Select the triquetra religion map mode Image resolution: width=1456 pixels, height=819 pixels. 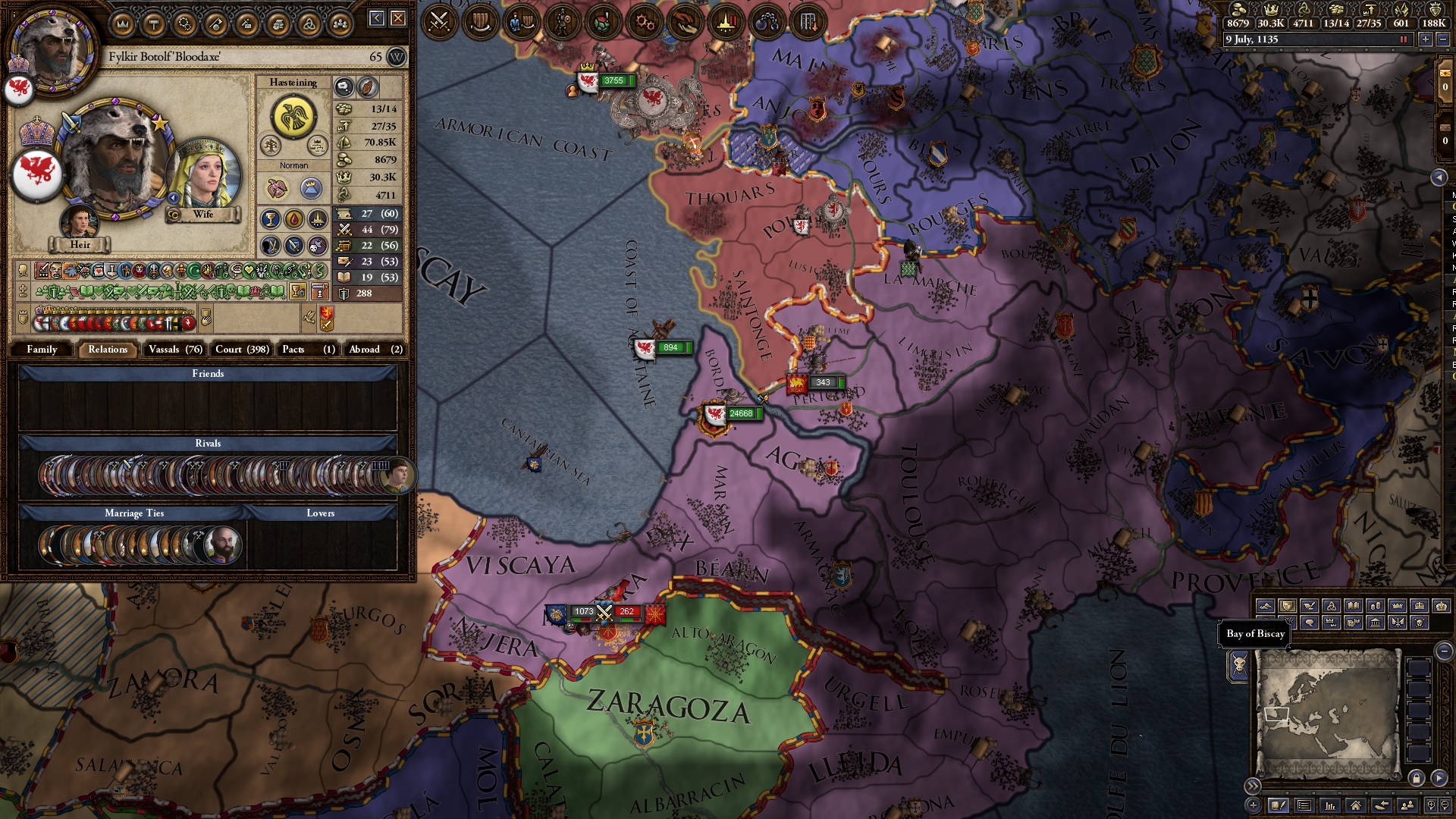tap(1332, 607)
